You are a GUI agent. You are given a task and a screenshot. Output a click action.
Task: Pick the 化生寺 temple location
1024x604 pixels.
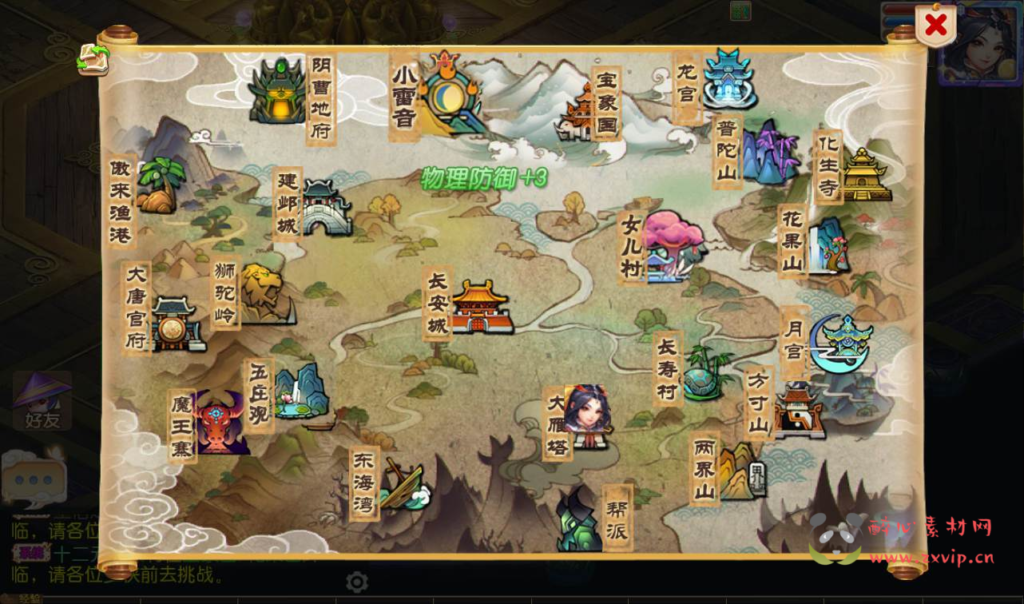click(x=865, y=174)
